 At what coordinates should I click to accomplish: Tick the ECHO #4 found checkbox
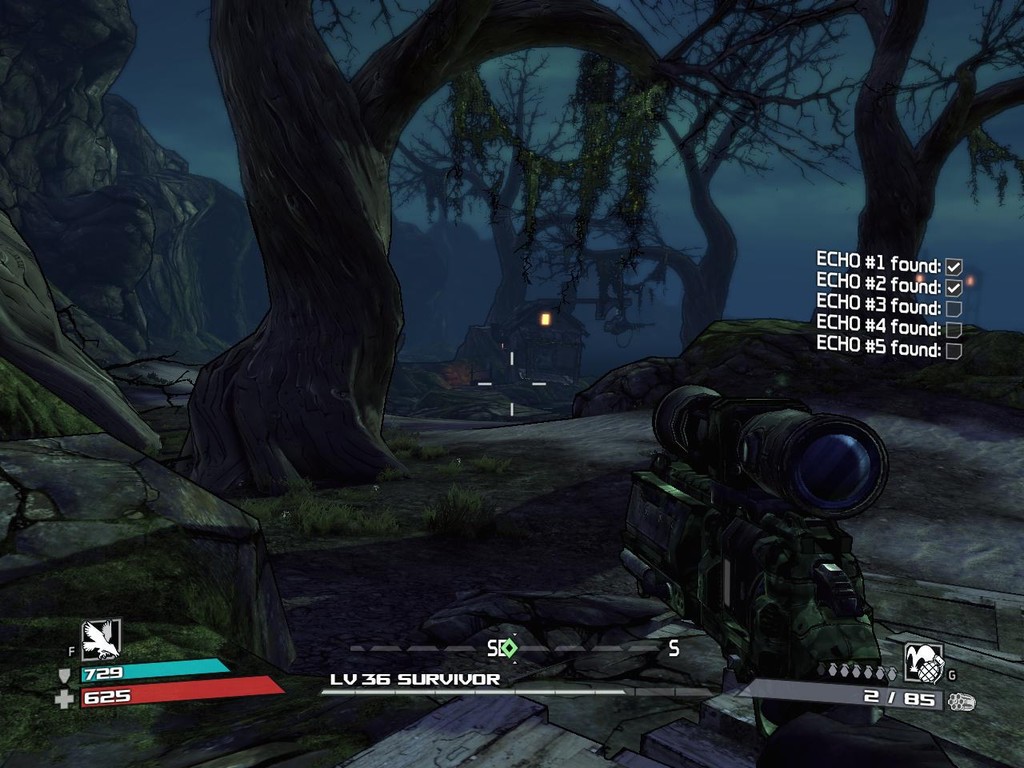pos(954,329)
